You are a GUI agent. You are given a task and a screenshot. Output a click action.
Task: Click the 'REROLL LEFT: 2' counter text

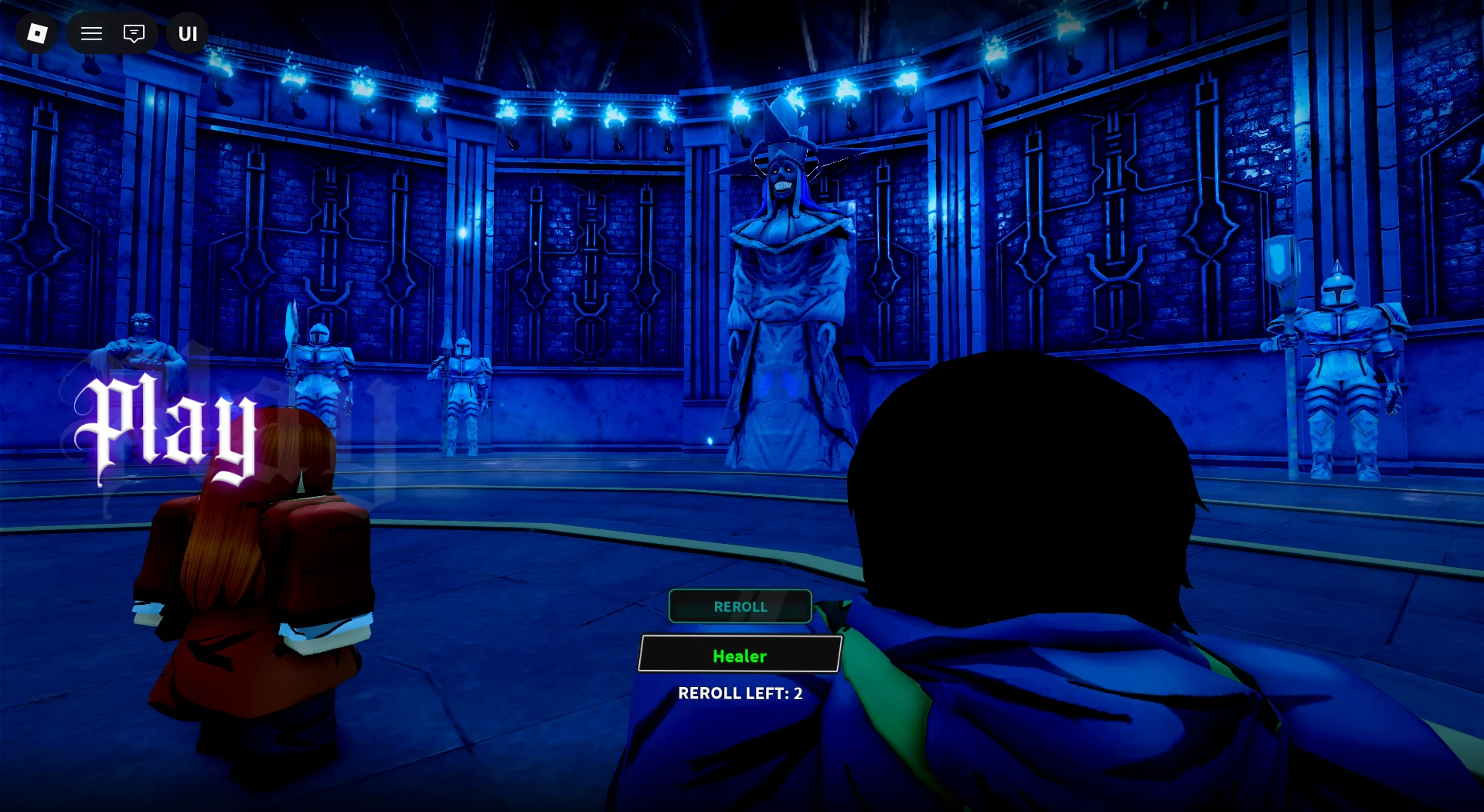739,693
